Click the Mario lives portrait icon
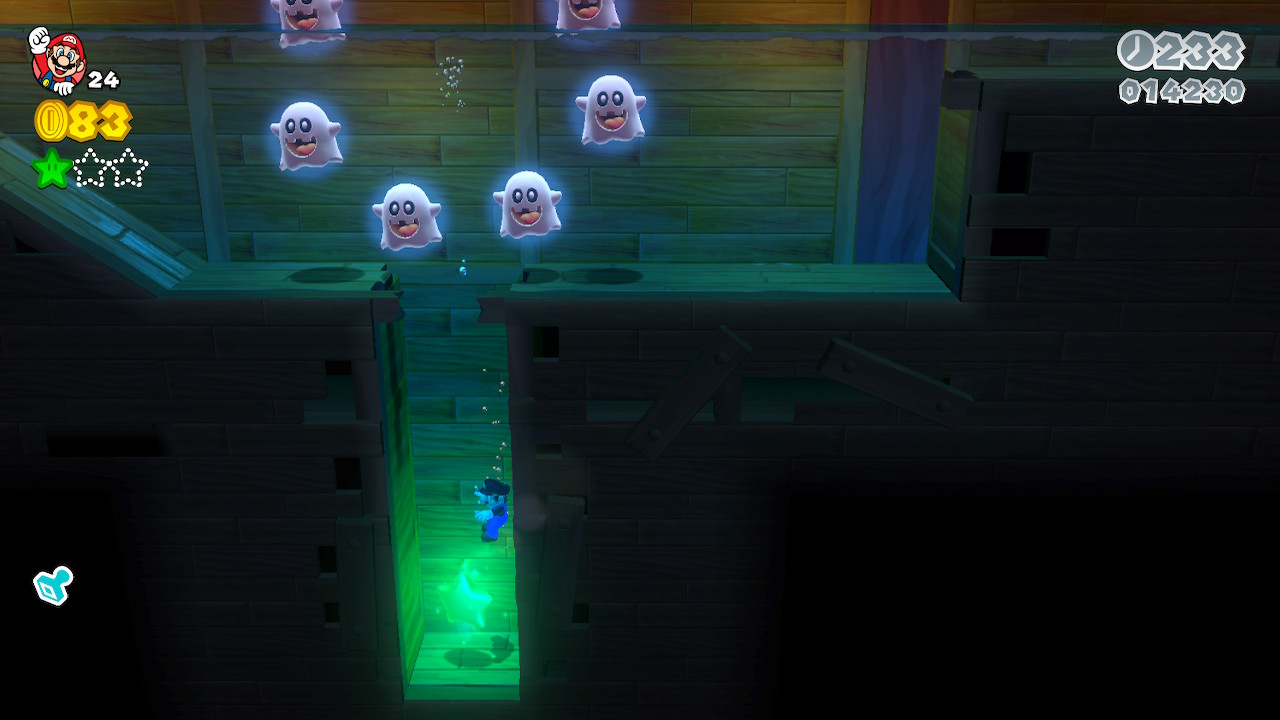The image size is (1280, 720). click(x=57, y=60)
